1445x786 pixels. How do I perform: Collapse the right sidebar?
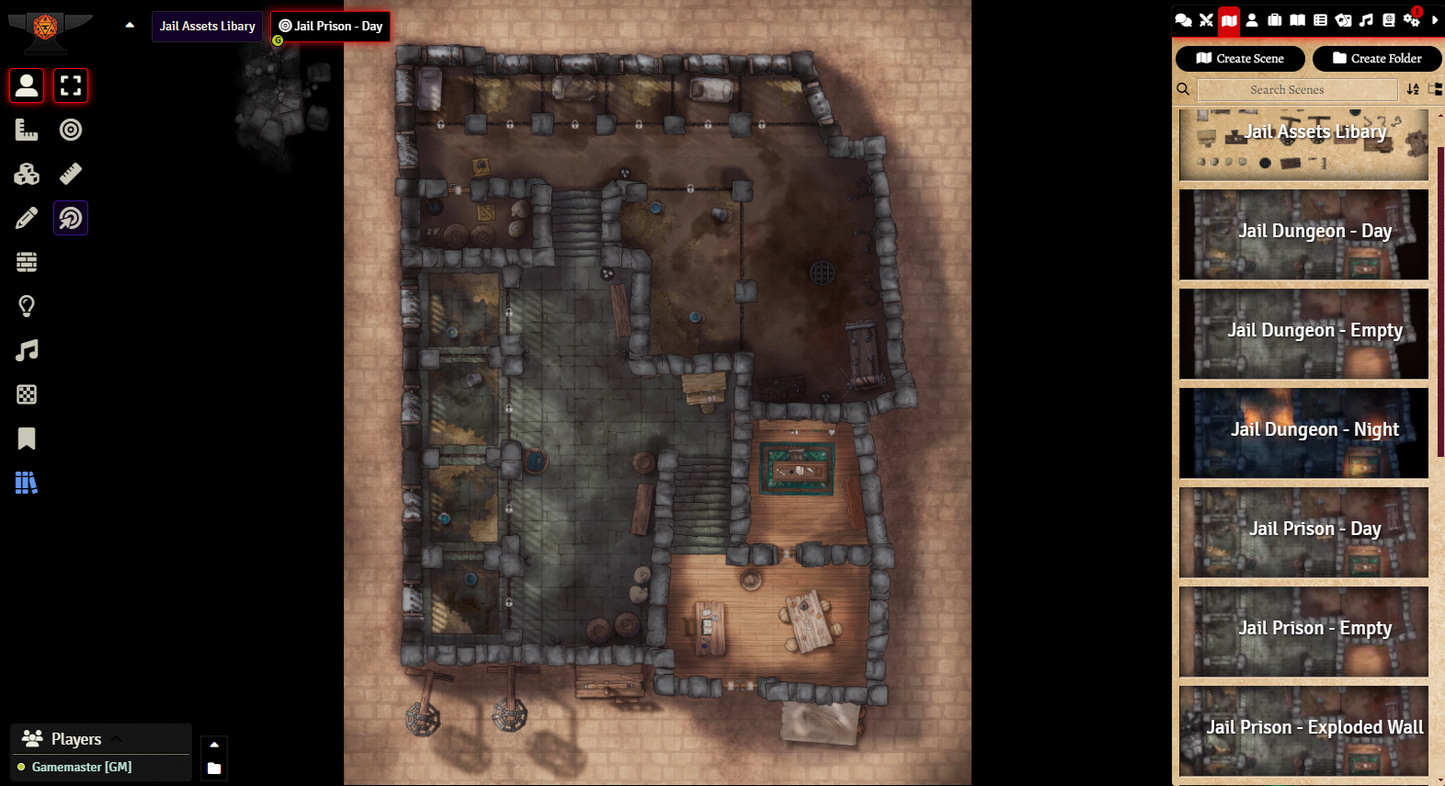click(1435, 20)
